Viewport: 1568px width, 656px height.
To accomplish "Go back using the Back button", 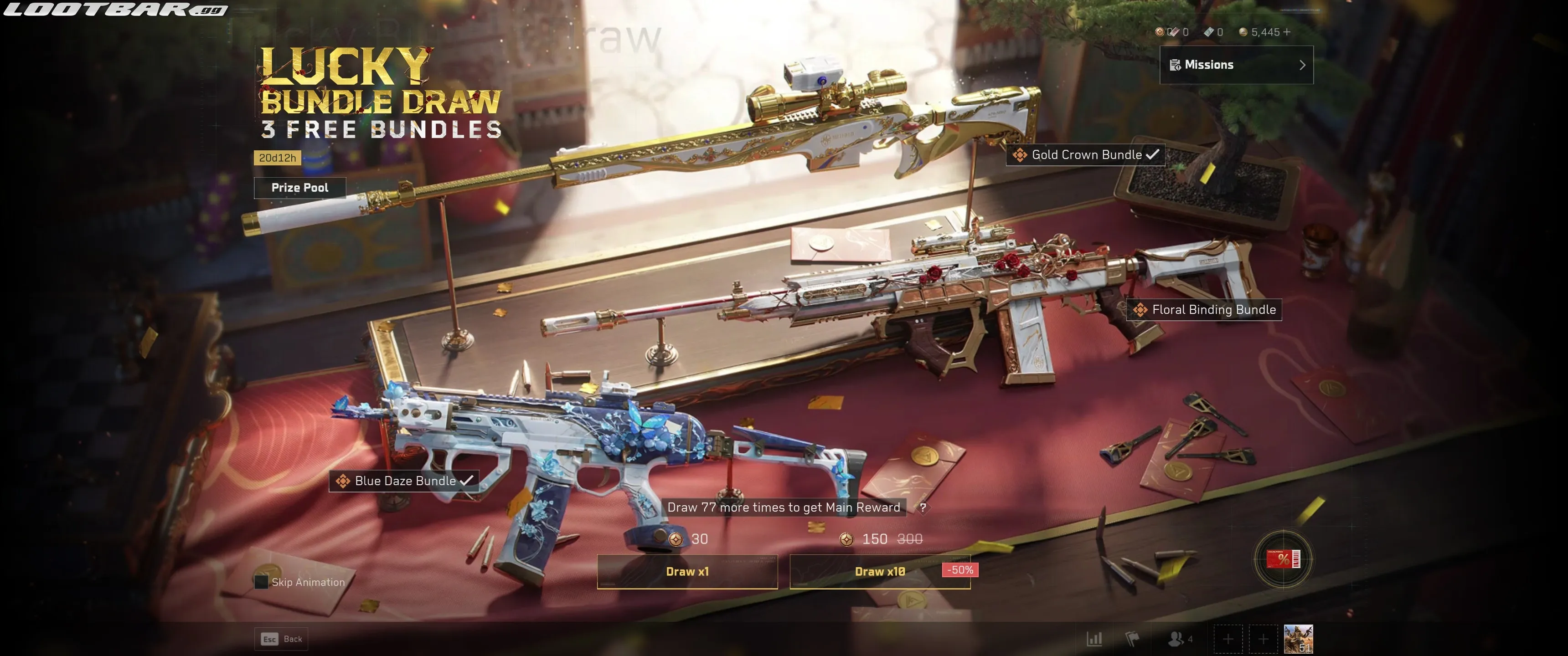I will pyautogui.click(x=281, y=639).
